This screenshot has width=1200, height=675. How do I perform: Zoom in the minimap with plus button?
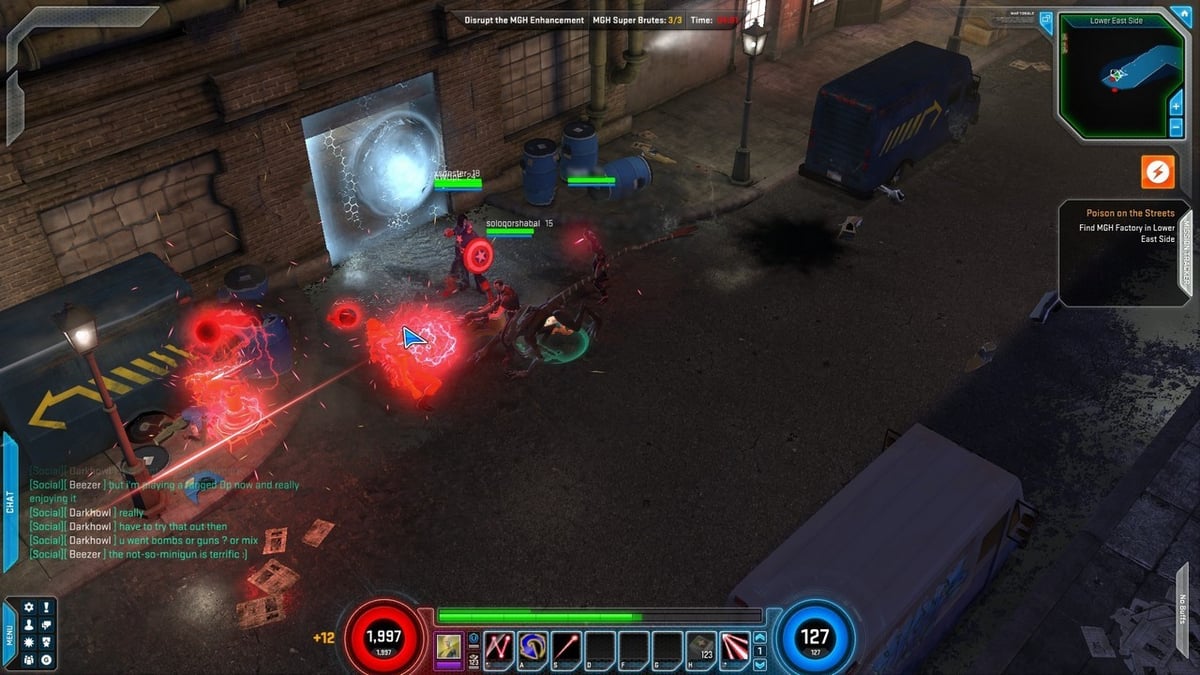(x=1176, y=105)
